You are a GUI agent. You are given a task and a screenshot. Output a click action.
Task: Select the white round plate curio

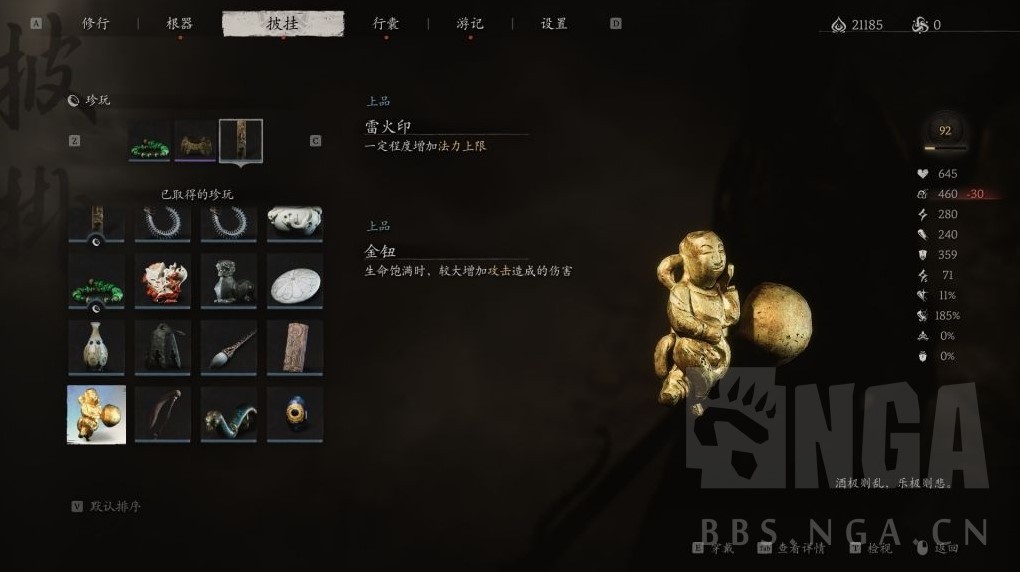point(295,279)
